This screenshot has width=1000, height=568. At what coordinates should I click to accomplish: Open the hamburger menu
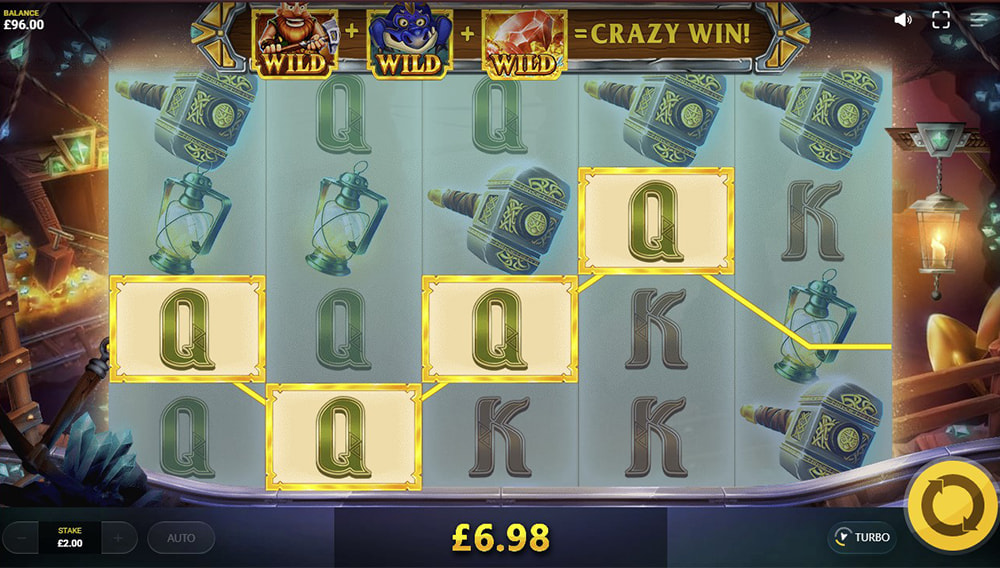tap(978, 19)
